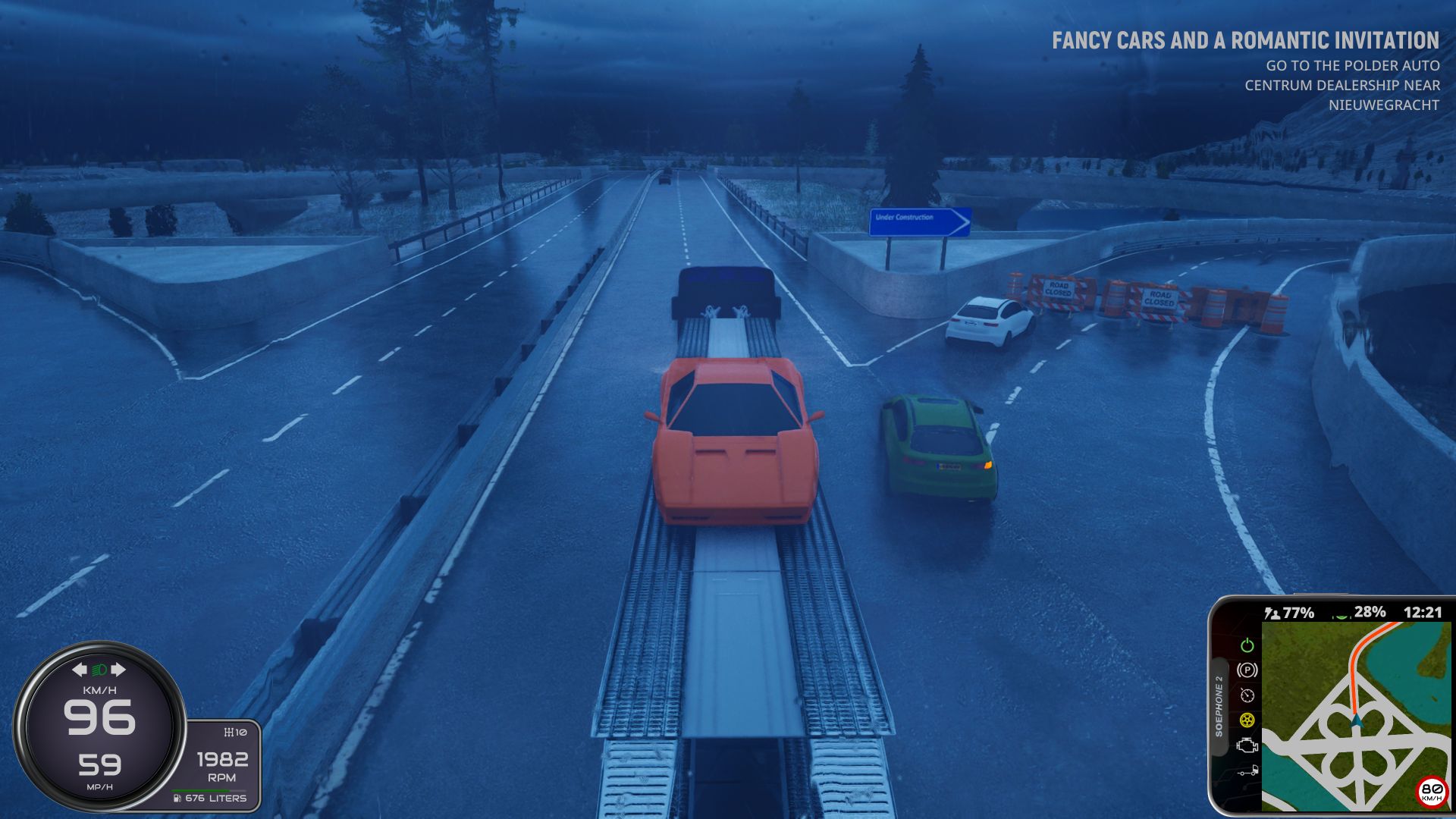Viewport: 1456px width, 819px height.
Task: Toggle the parking brake indicator icon
Action: click(x=1247, y=670)
